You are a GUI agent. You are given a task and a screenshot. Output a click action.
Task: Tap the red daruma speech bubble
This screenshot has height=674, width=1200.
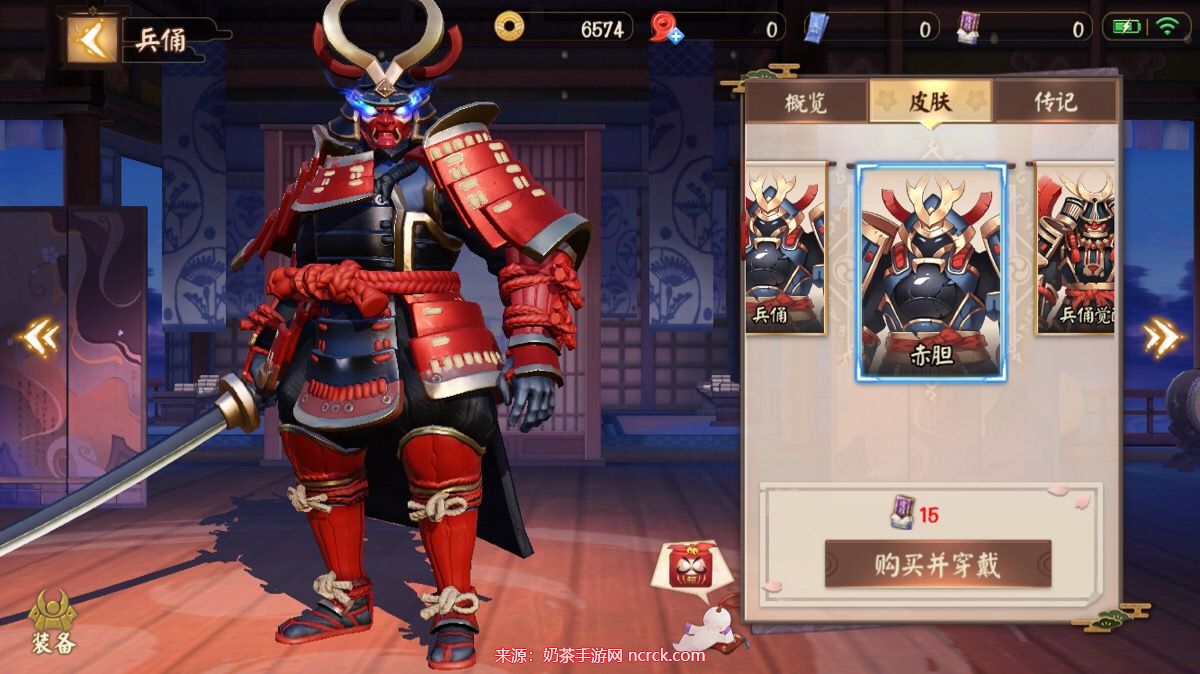tap(682, 570)
